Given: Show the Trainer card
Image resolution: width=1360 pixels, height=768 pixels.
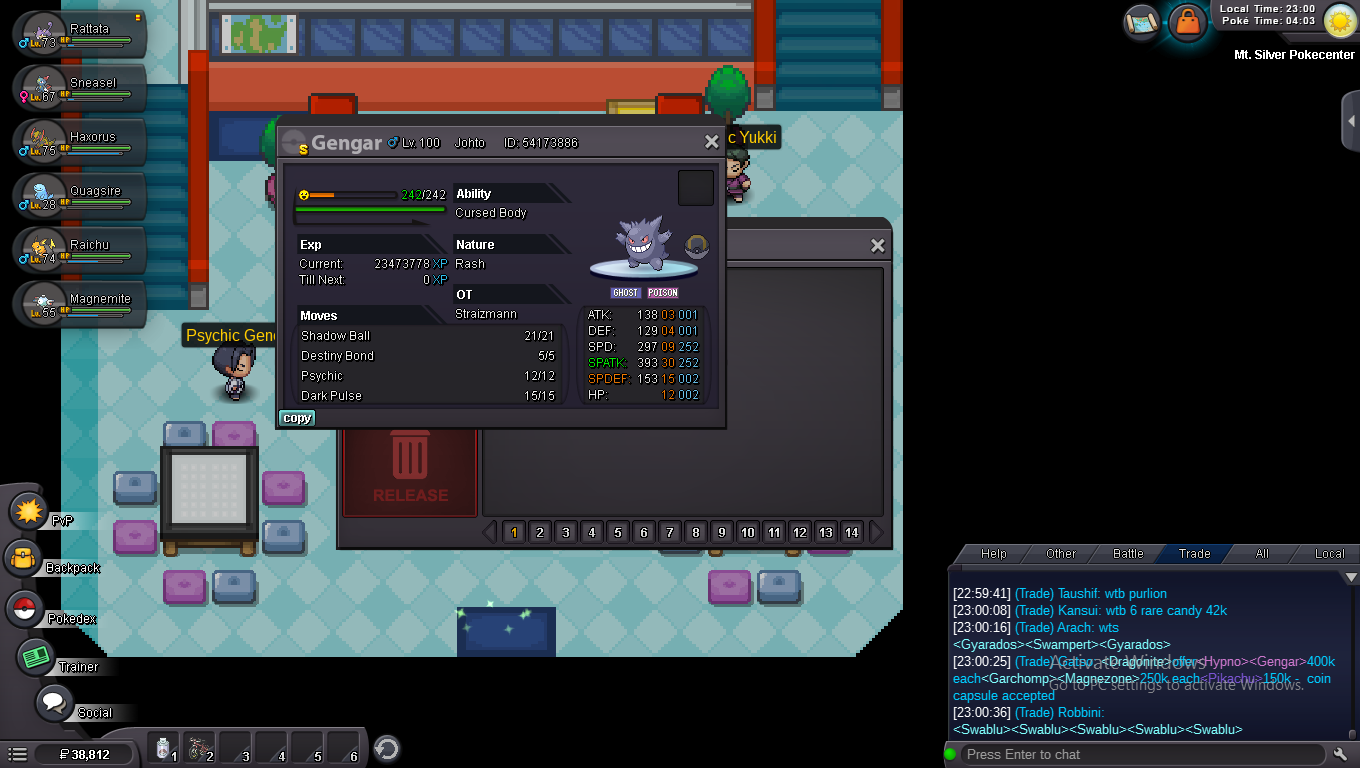Looking at the screenshot, I should point(36,657).
